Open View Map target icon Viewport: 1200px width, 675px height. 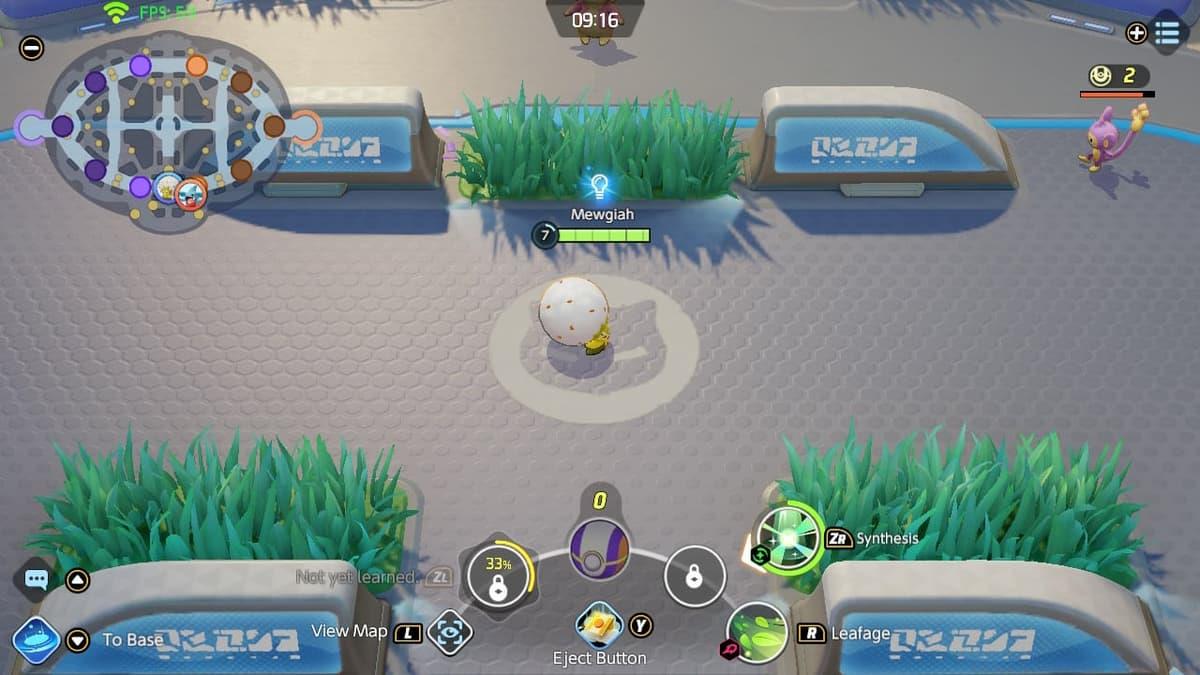point(449,632)
